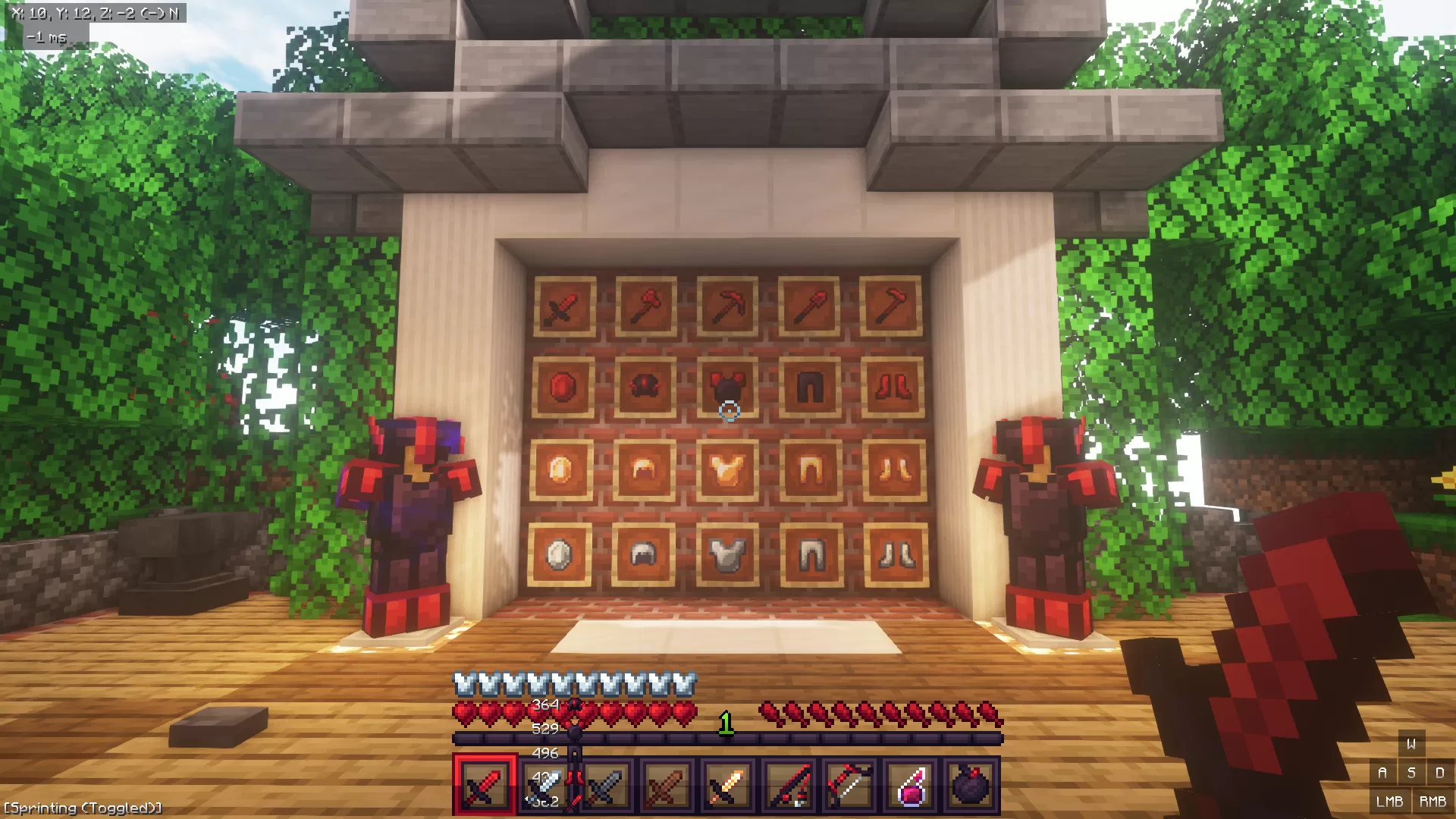Viewport: 1456px width, 819px height.
Task: Click the ruby axe item frame
Action: point(646,306)
